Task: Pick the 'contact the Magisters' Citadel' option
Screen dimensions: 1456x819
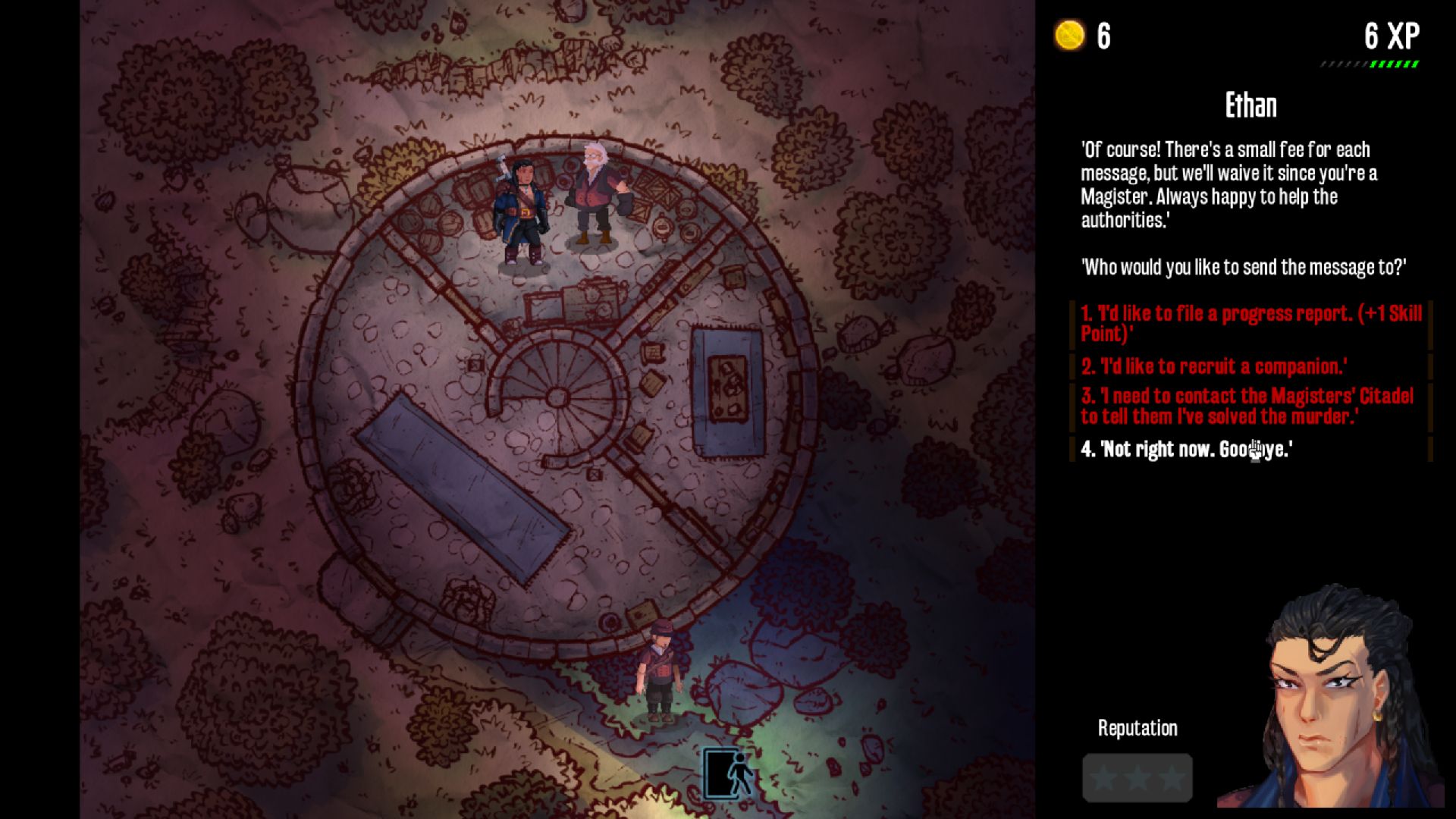Action: click(x=1247, y=406)
